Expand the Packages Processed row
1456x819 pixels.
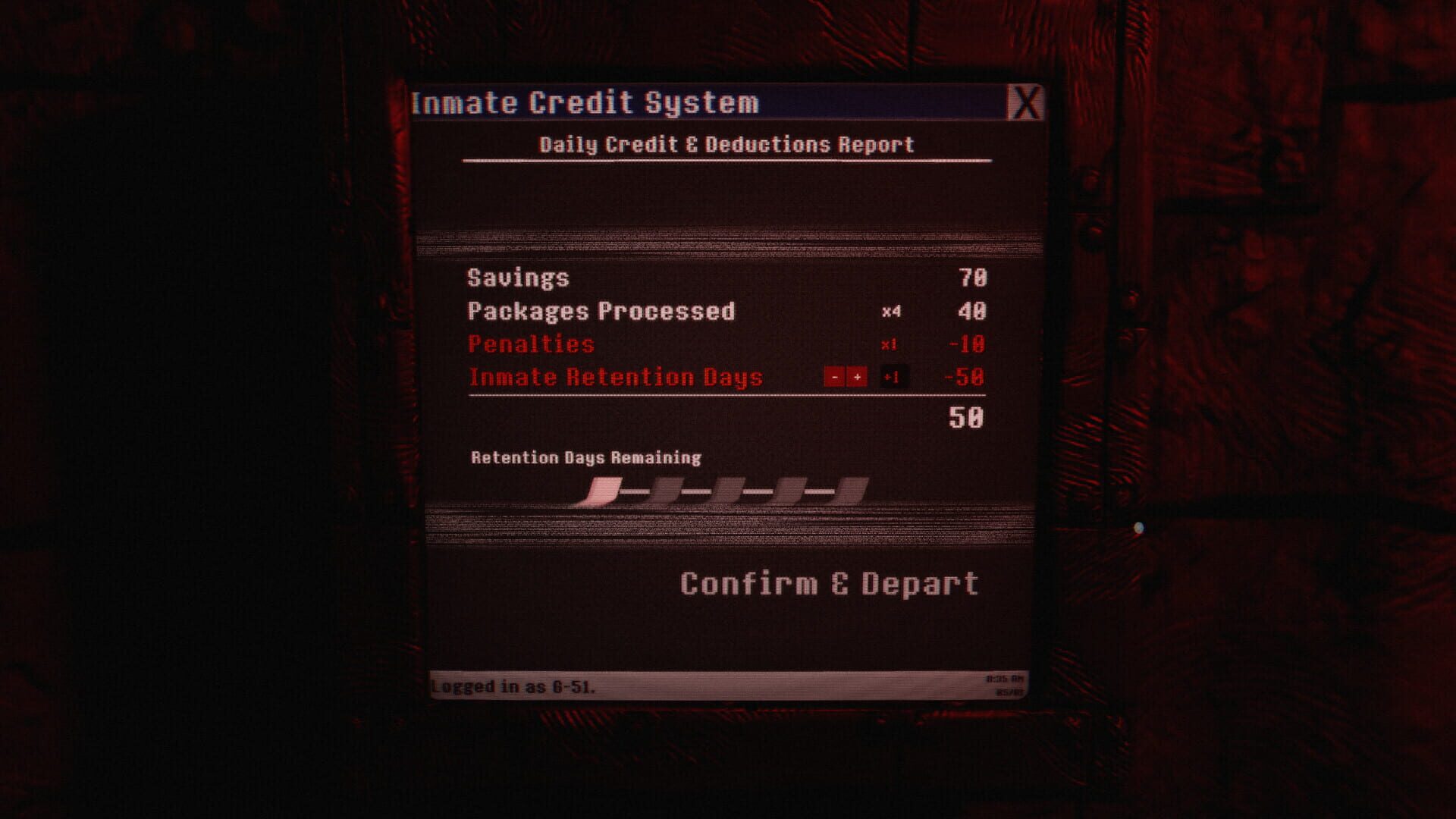[601, 311]
